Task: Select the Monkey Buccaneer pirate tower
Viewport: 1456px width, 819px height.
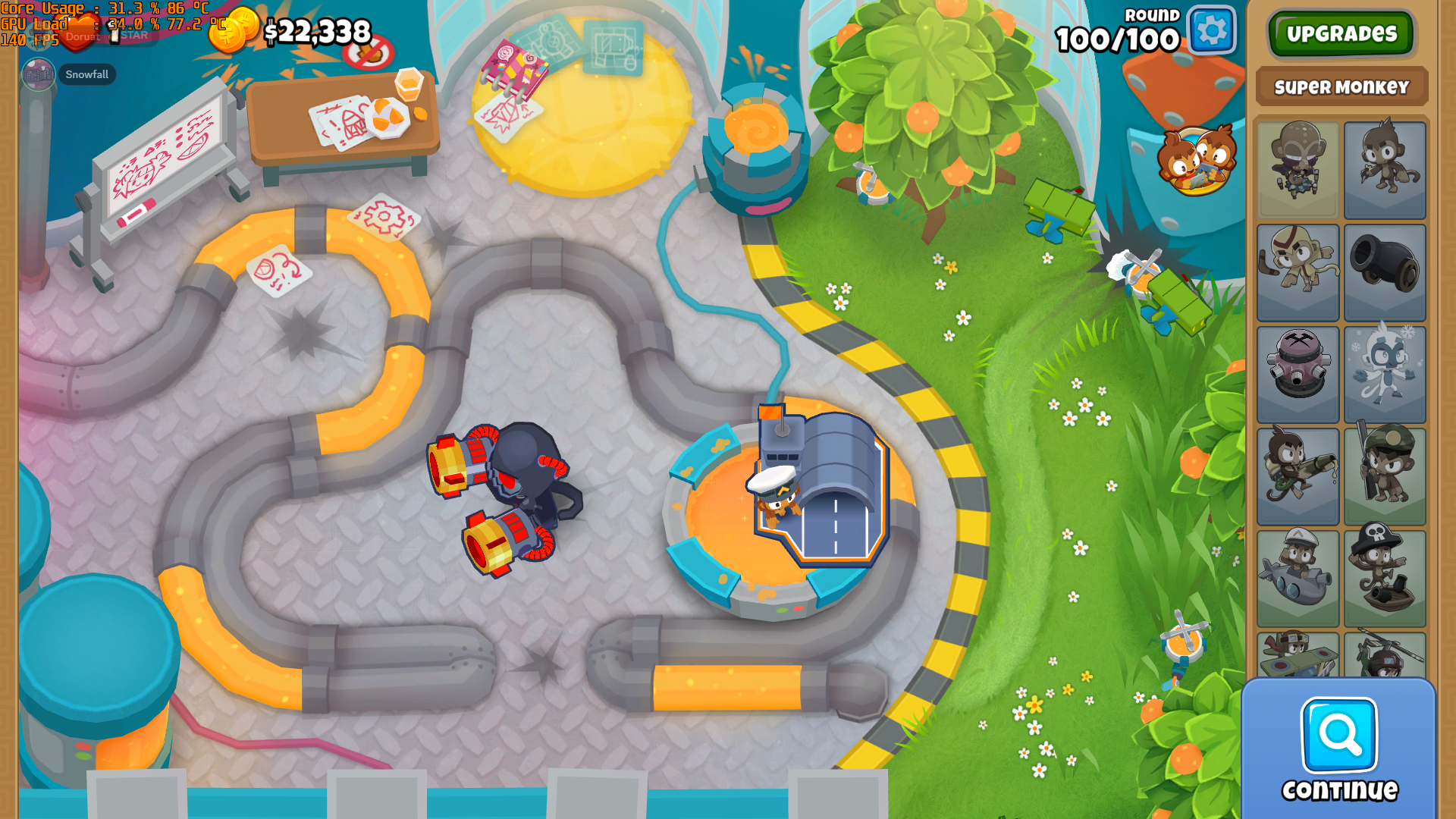Action: tap(1384, 578)
